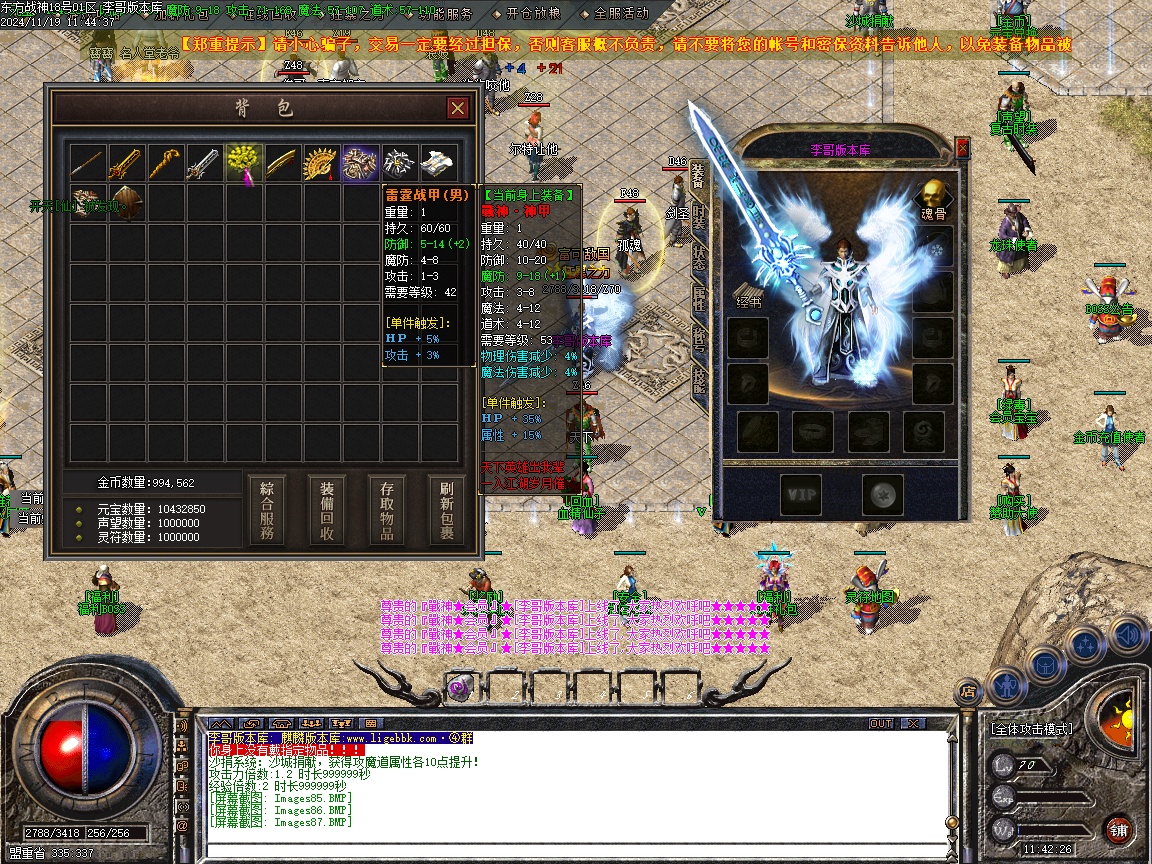
Task: Close the character equipment panel
Action: point(962,148)
